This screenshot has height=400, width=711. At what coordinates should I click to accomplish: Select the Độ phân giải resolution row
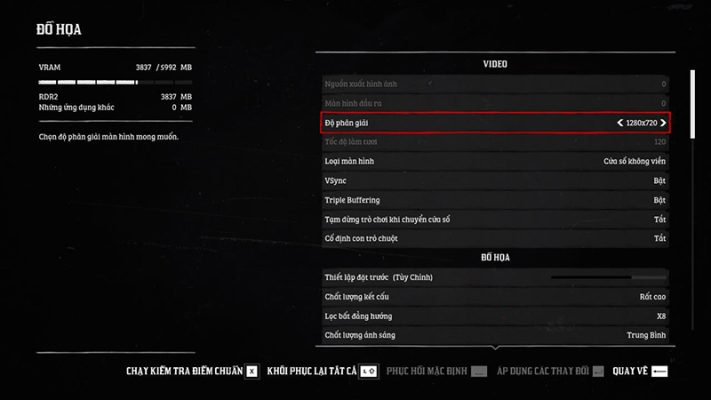494,122
